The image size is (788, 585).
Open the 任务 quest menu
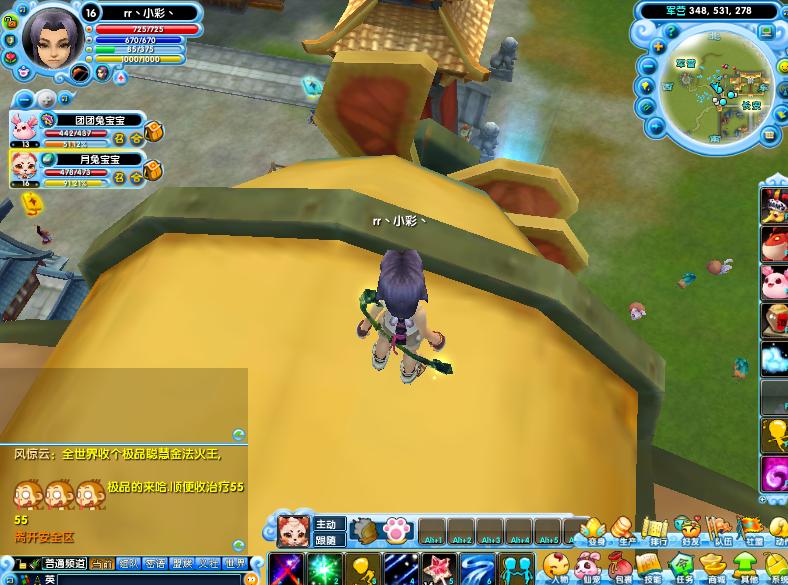683,566
